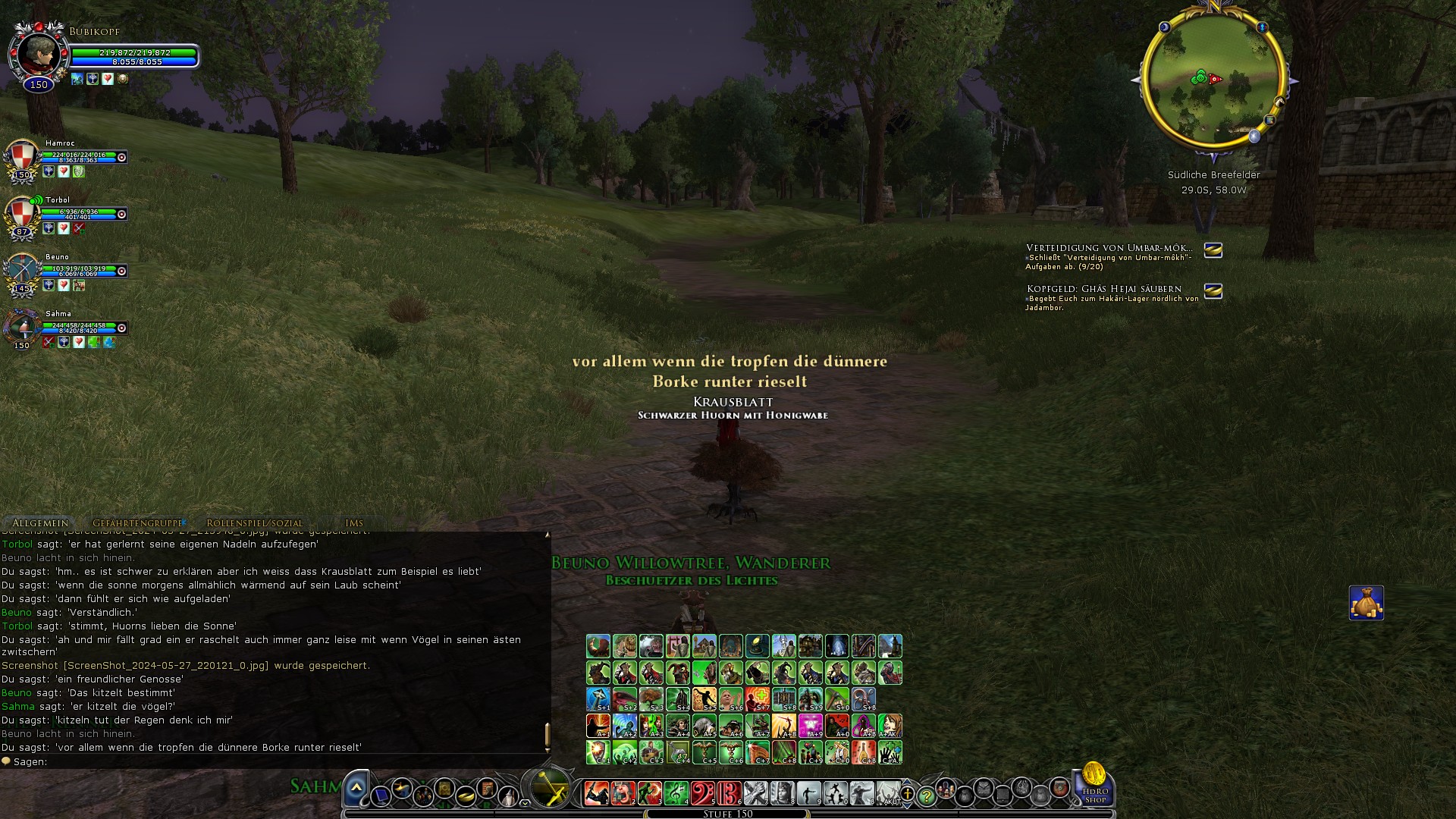
Task: Activate the pickaxe skill in slot S+0
Action: pyautogui.click(x=837, y=699)
